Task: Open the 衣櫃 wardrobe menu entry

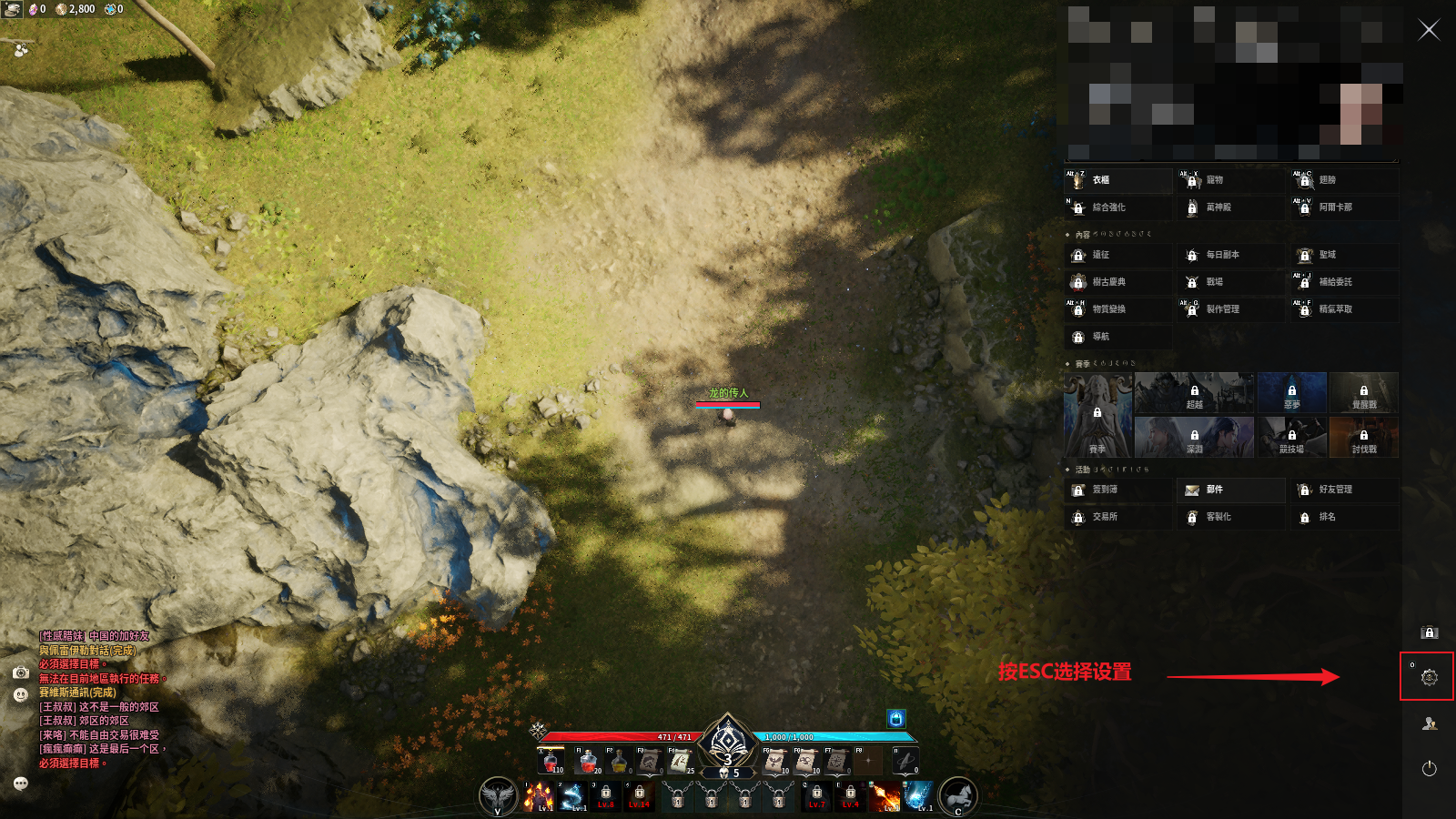Action: (1118, 180)
